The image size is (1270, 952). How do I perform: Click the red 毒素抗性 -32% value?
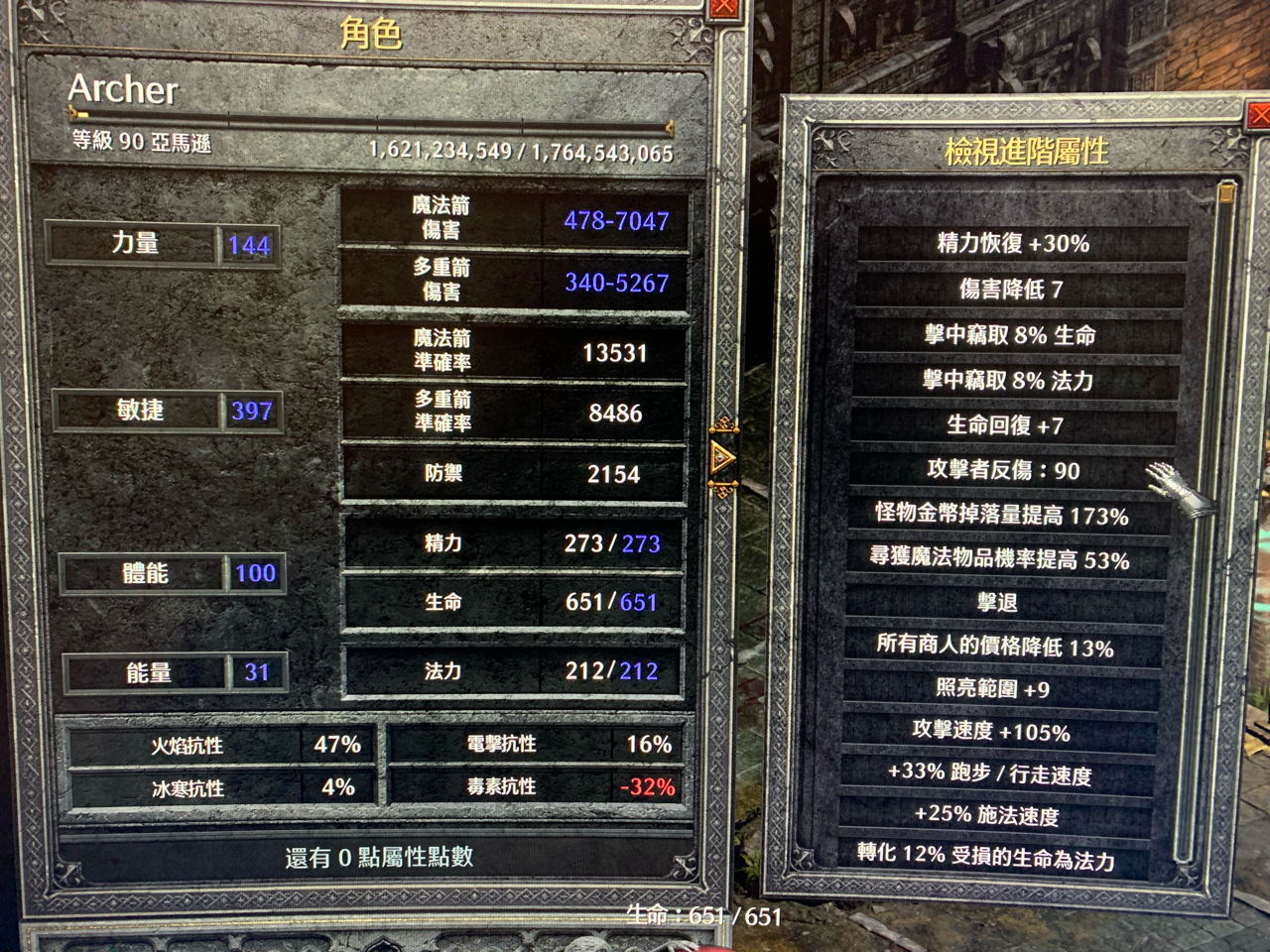coord(646,786)
